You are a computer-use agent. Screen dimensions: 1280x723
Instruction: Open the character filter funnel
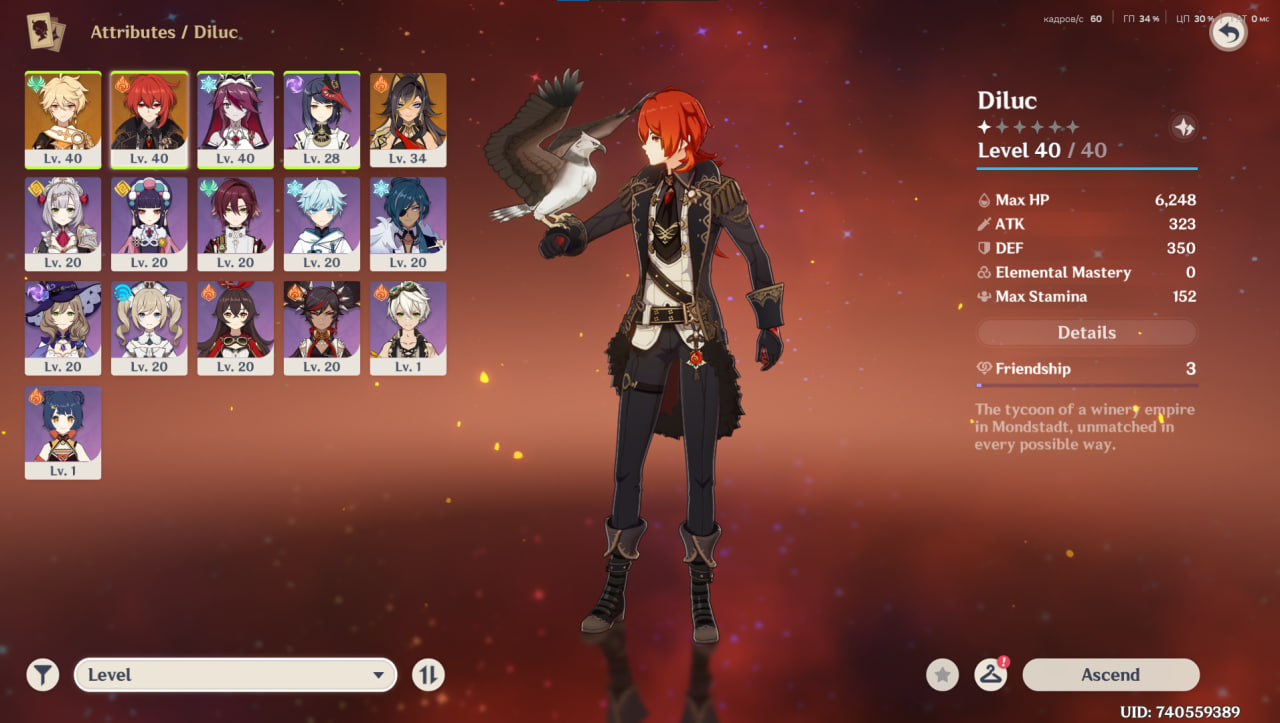point(42,675)
